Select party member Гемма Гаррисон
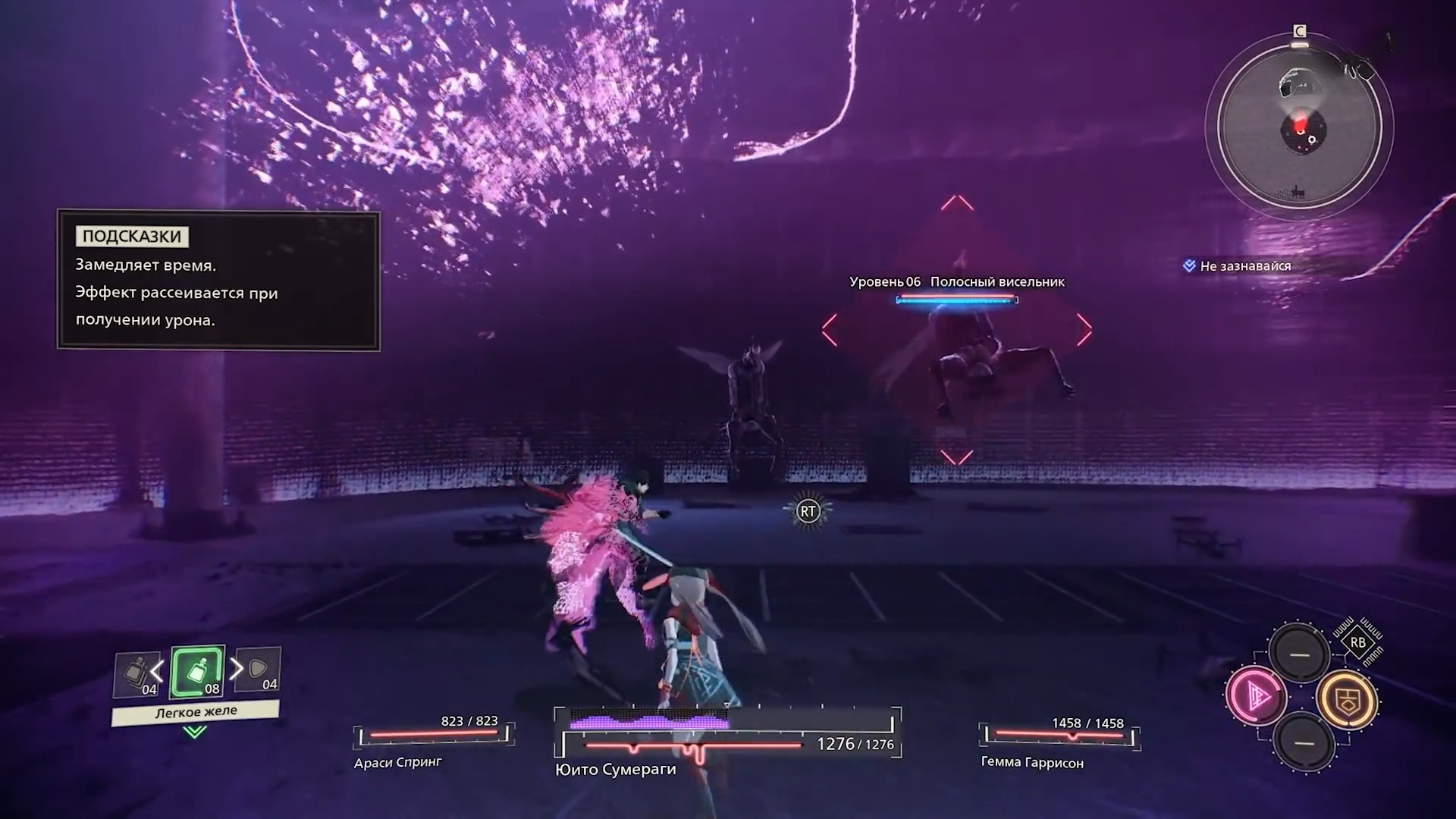1456x819 pixels. tap(1032, 763)
